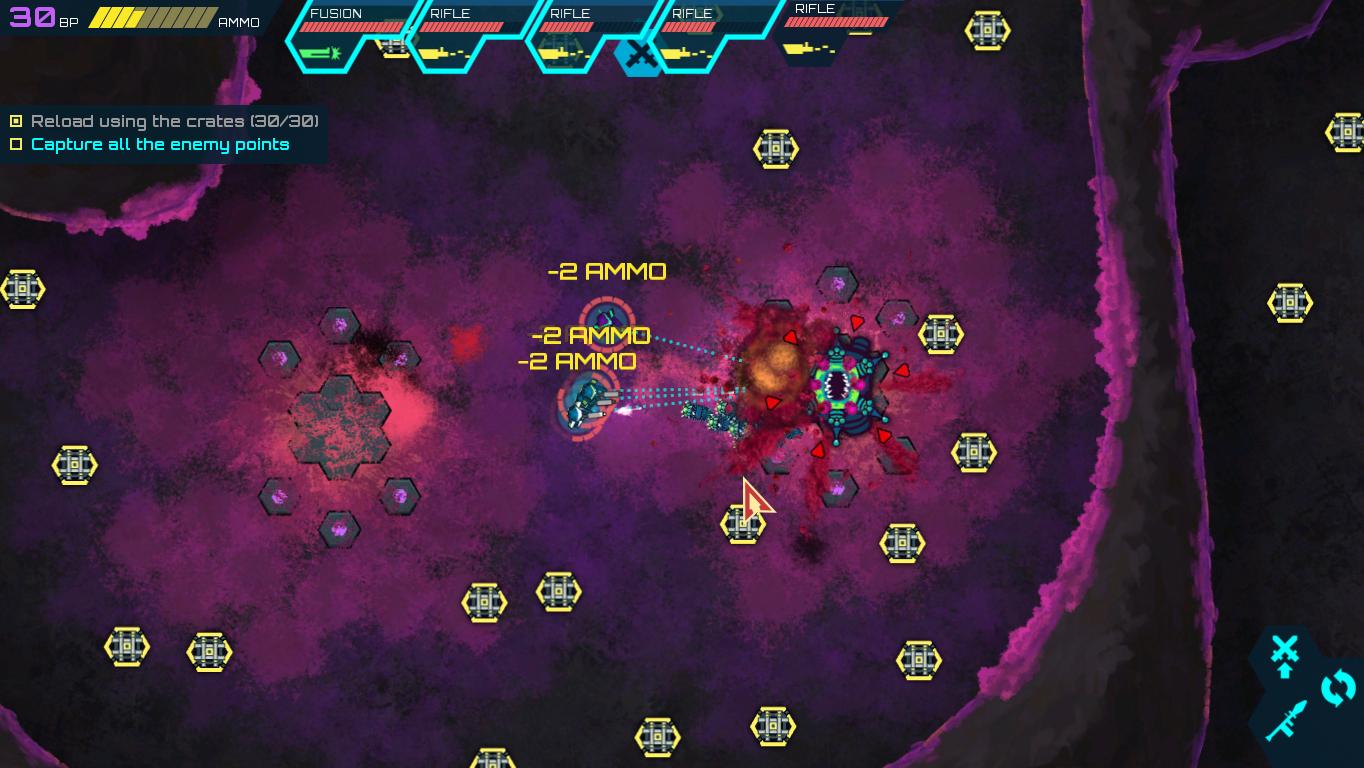Screen dimensions: 1364x768
Task: Click the crossed-swords hexagon between the Rifle cards
Action: [639, 57]
